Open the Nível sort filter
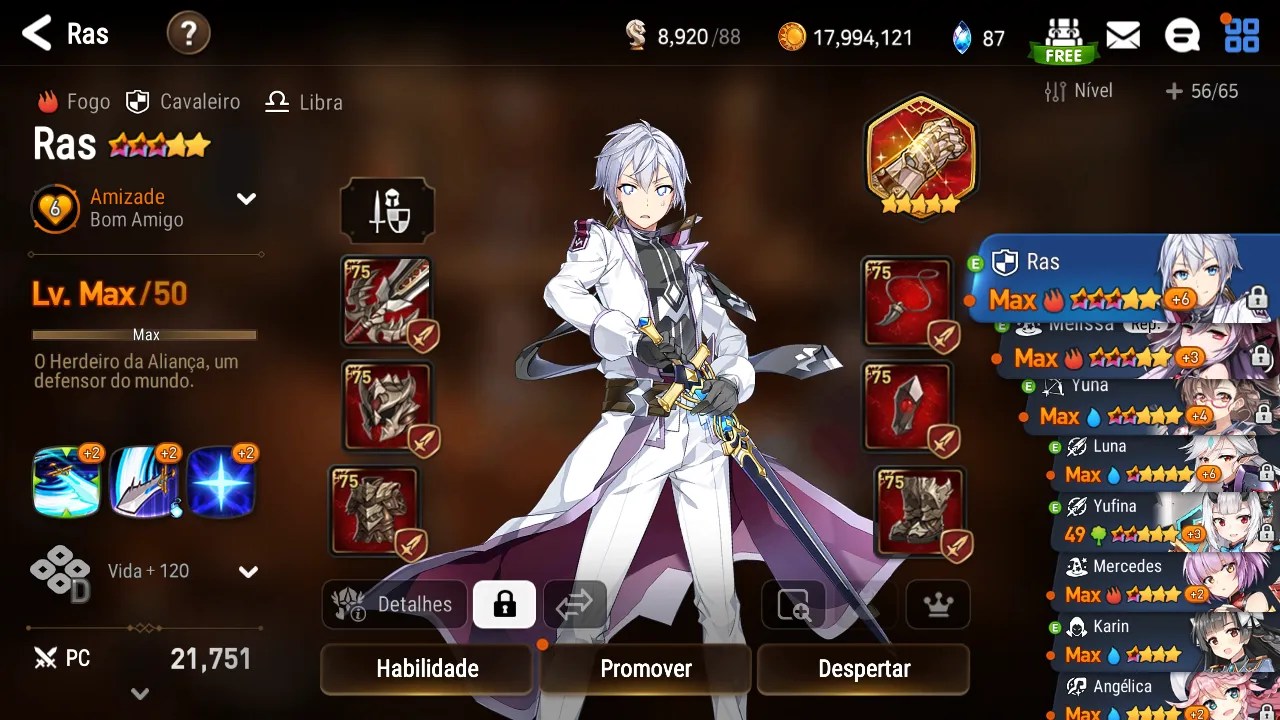 click(x=1078, y=91)
